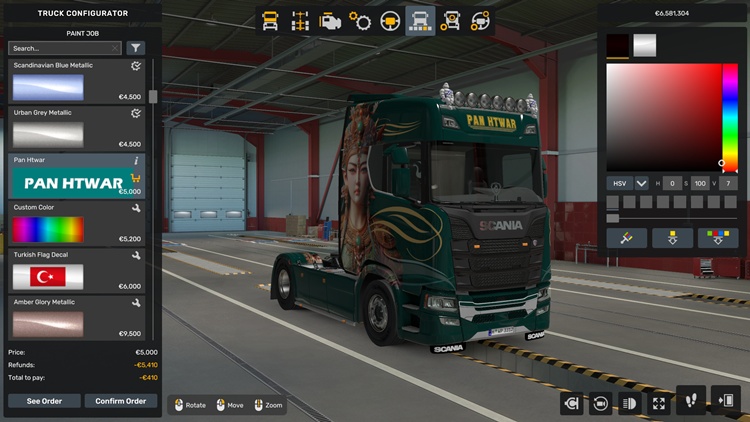Confirm the paint job order
Screen dimensions: 750x422
point(121,401)
